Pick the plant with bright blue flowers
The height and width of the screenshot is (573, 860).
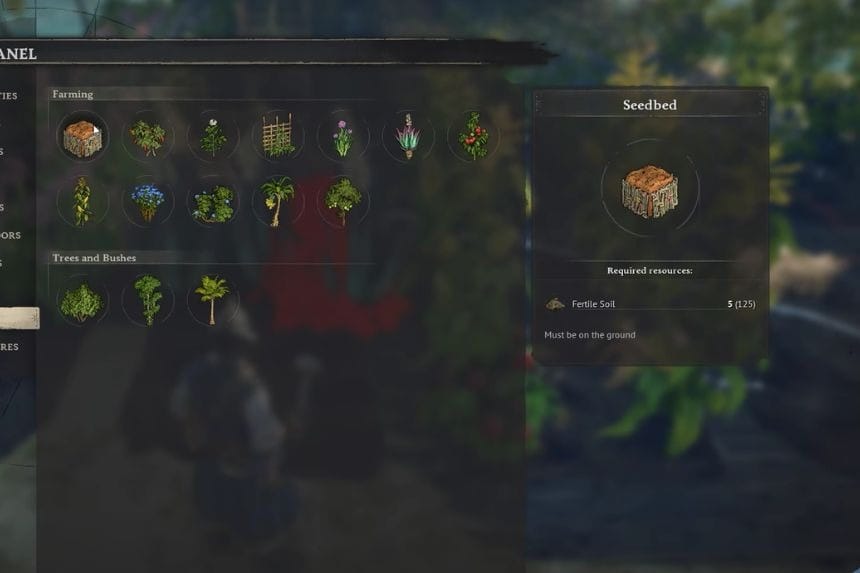[148, 201]
